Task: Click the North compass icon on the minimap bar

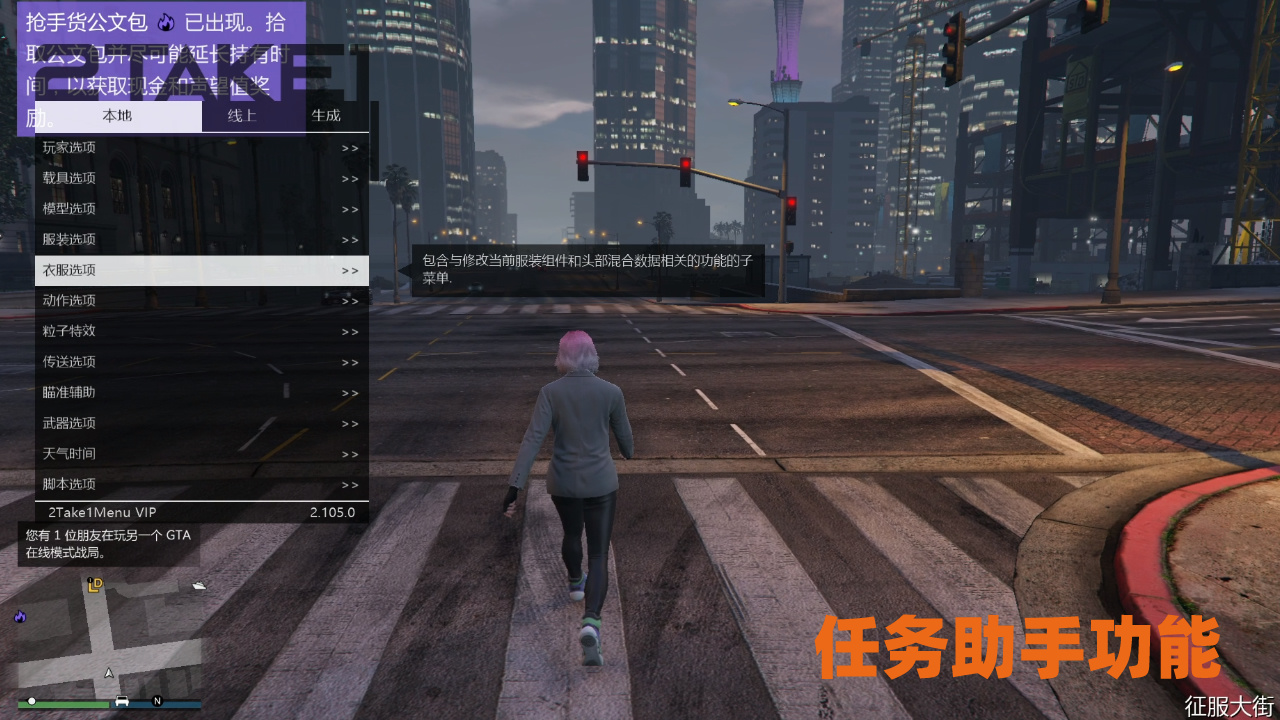Action: tap(157, 700)
